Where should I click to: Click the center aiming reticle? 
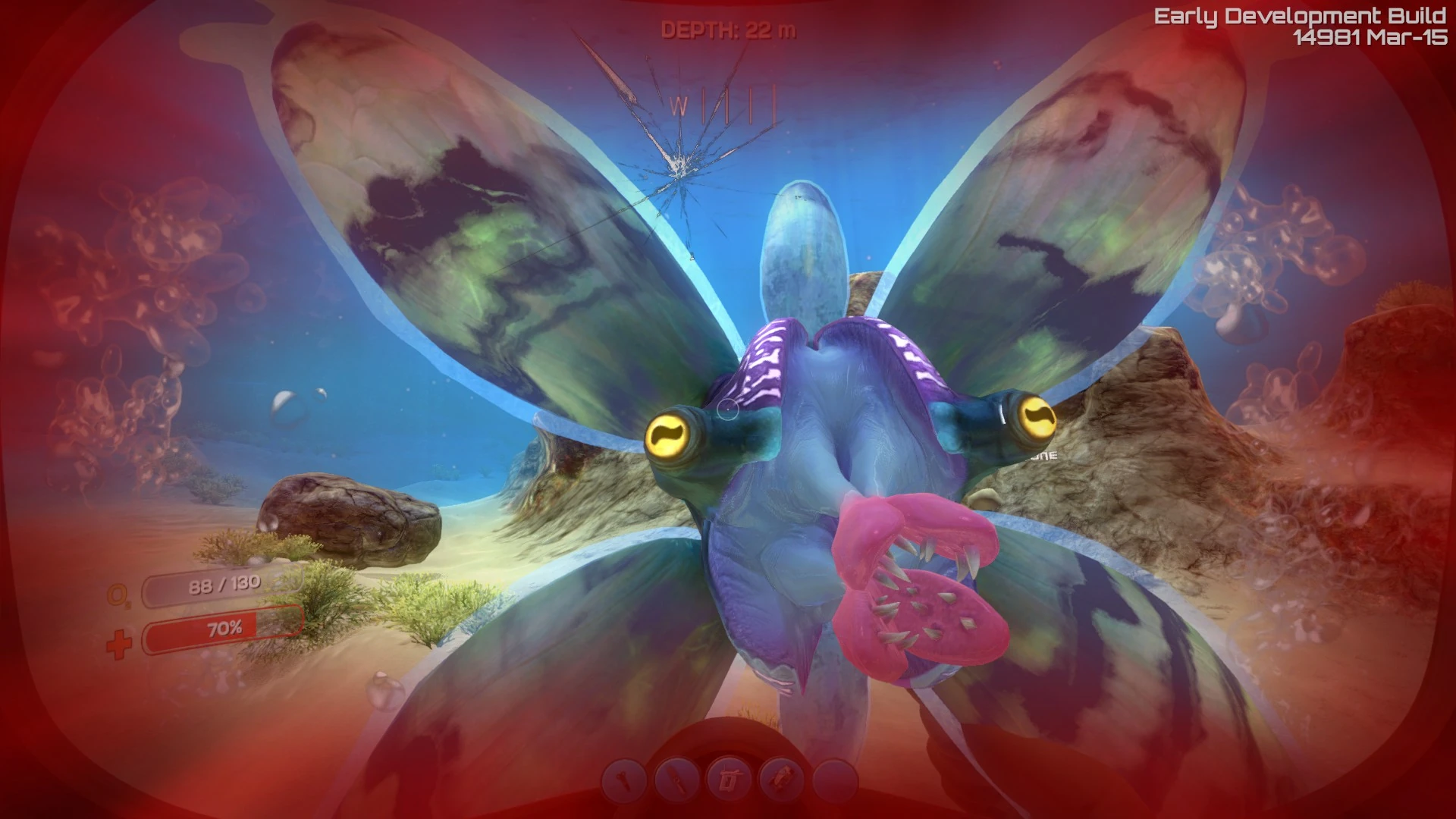[x=728, y=409]
